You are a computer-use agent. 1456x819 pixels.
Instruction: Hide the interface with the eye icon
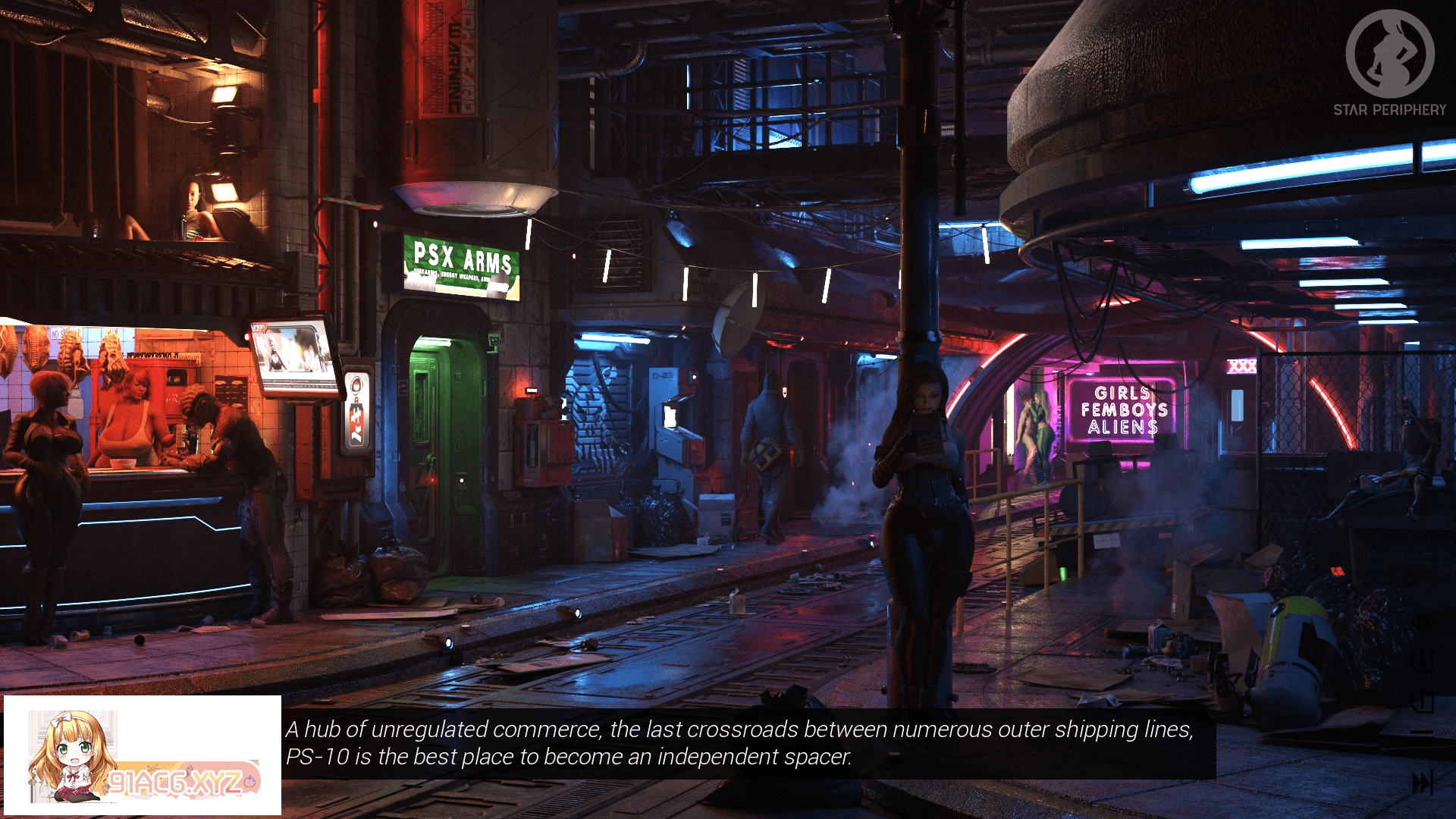tap(1423, 623)
